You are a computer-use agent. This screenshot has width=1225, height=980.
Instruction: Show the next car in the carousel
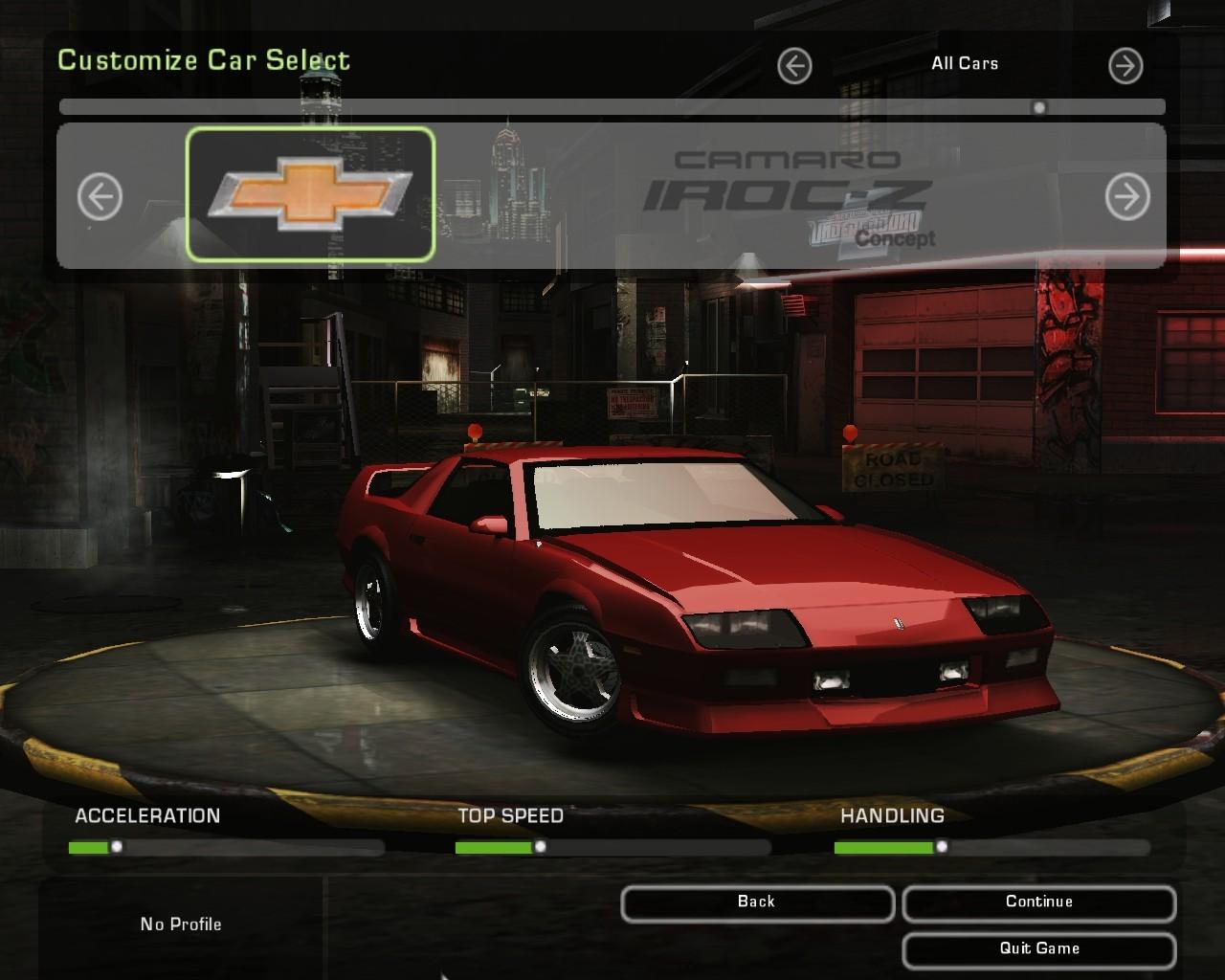1126,197
